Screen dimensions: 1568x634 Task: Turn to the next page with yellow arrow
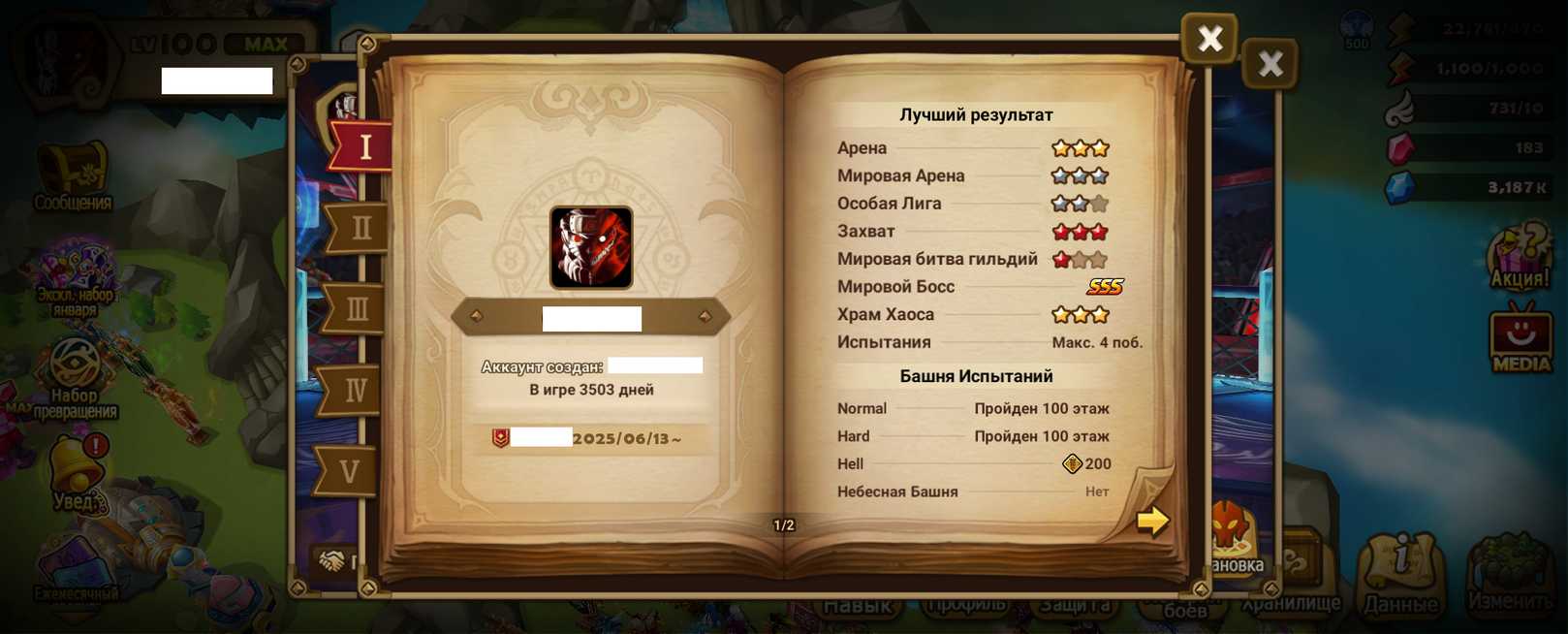pyautogui.click(x=1151, y=521)
